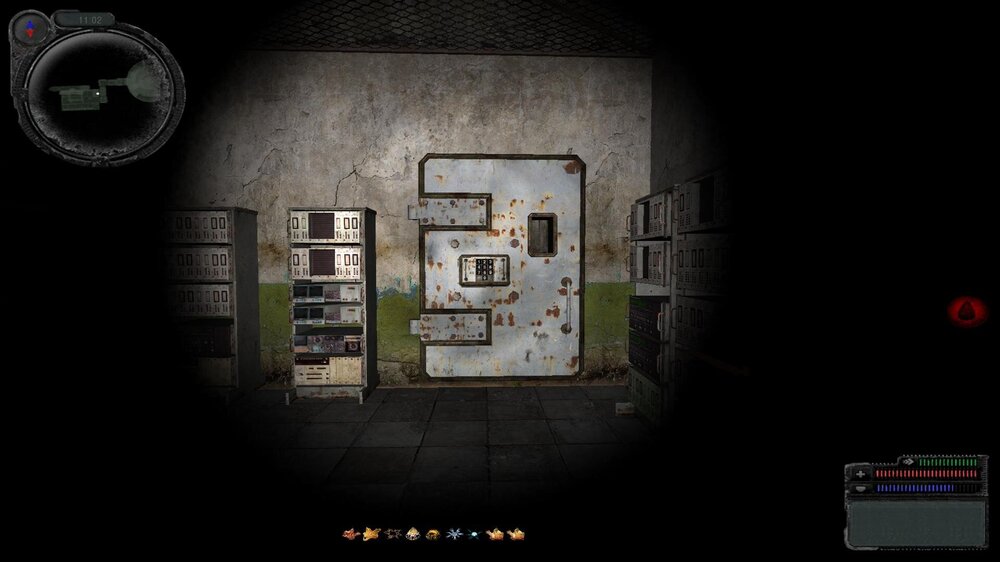Pick the pyramid-shaped artifact icon
Viewport: 1000px width, 562px height.
[412, 534]
